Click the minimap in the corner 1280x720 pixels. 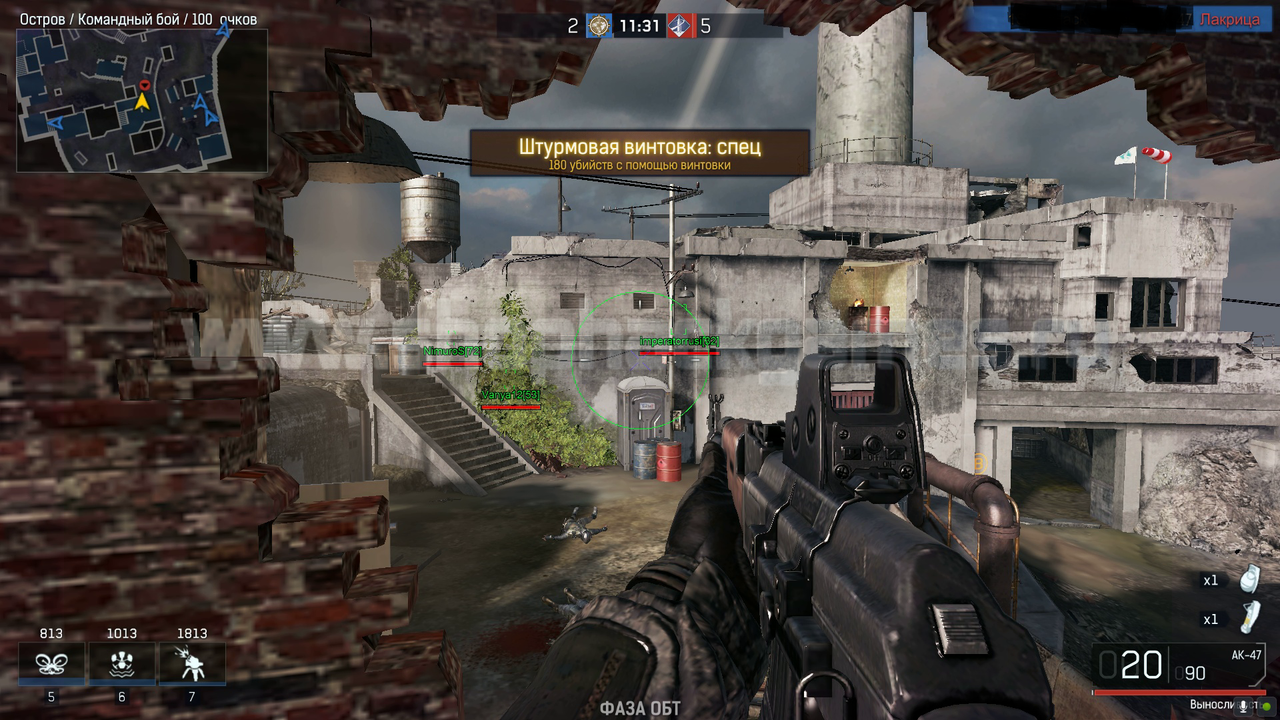point(142,100)
